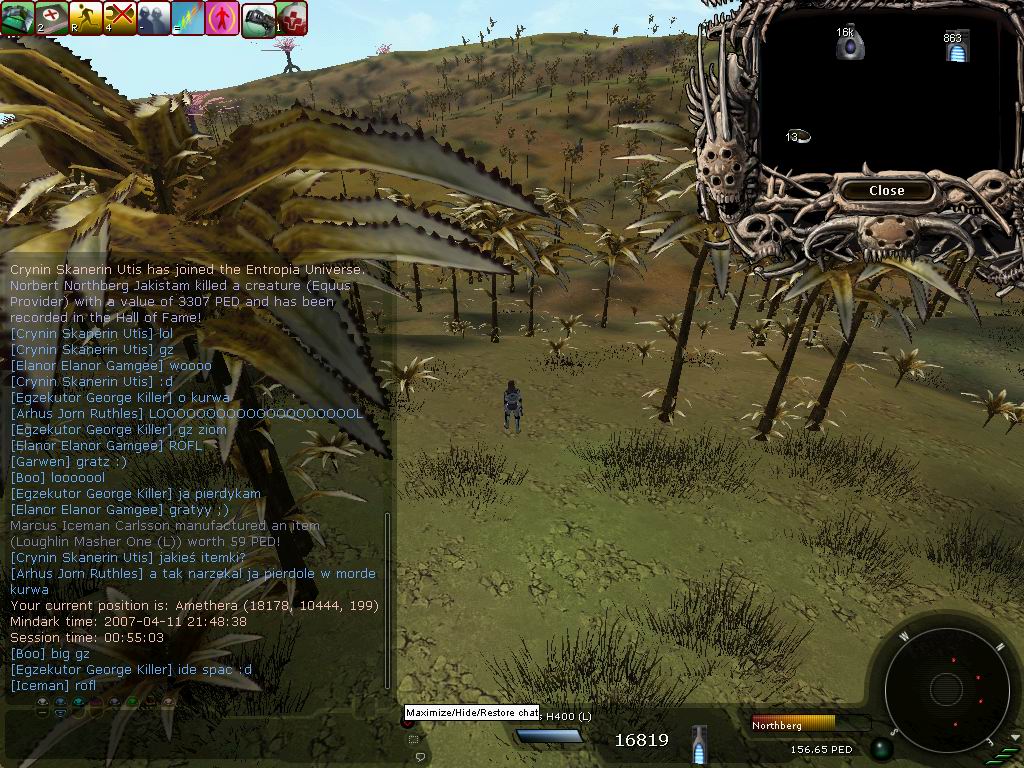Click the speech bubble chat icon
The width and height of the screenshot is (1024, 768).
click(420, 757)
